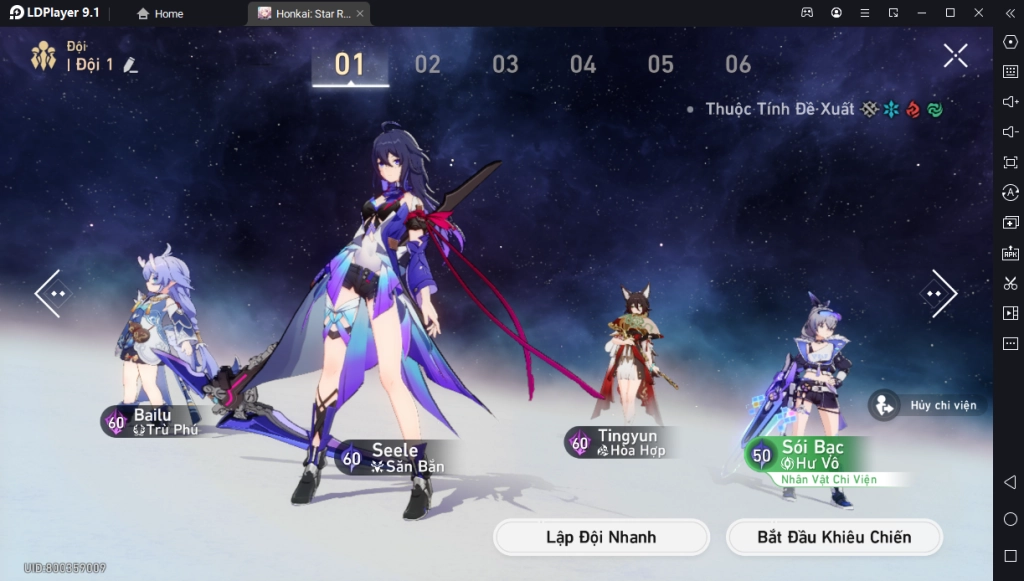
Task: Close the team setup screen
Action: pyautogui.click(x=955, y=56)
